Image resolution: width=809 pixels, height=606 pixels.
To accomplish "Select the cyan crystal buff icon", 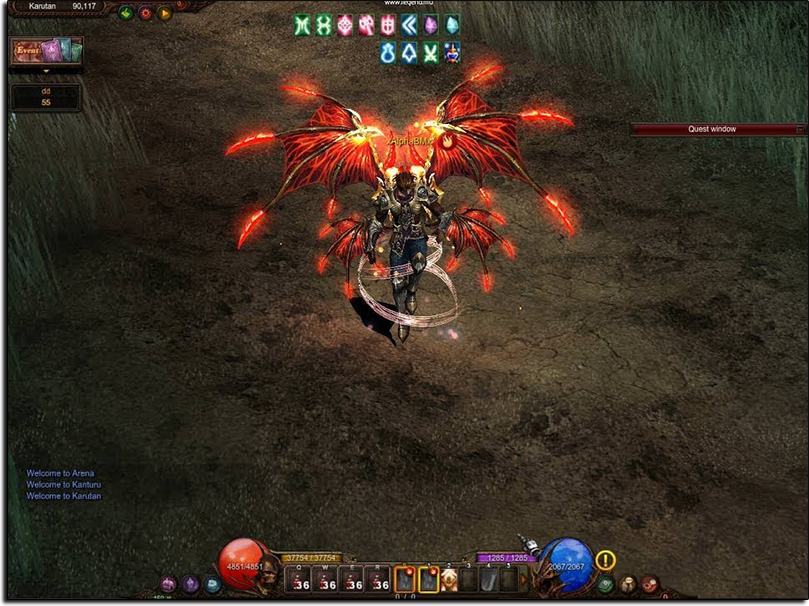I will (452, 26).
